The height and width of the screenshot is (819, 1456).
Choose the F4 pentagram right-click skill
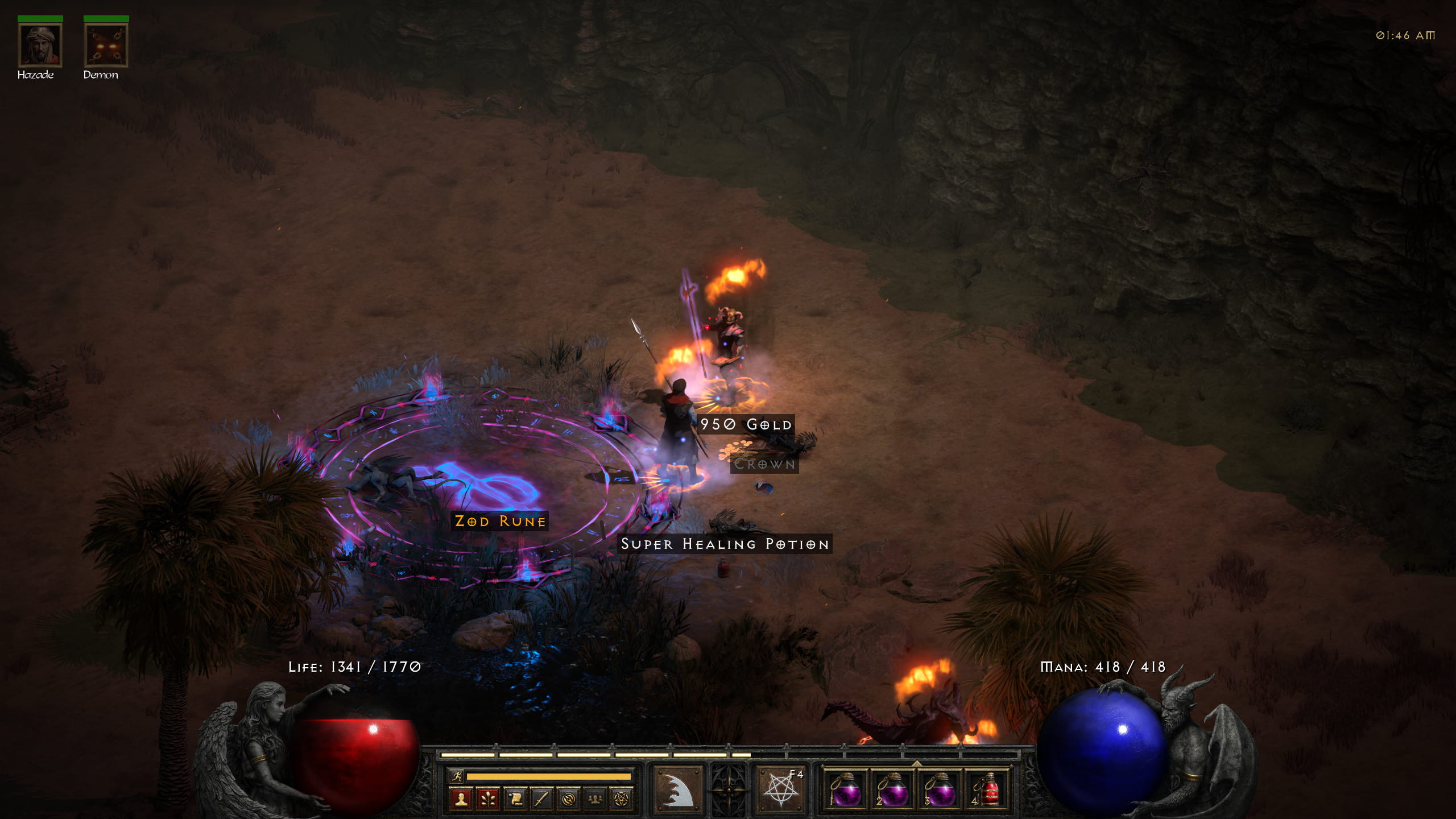pyautogui.click(x=780, y=790)
